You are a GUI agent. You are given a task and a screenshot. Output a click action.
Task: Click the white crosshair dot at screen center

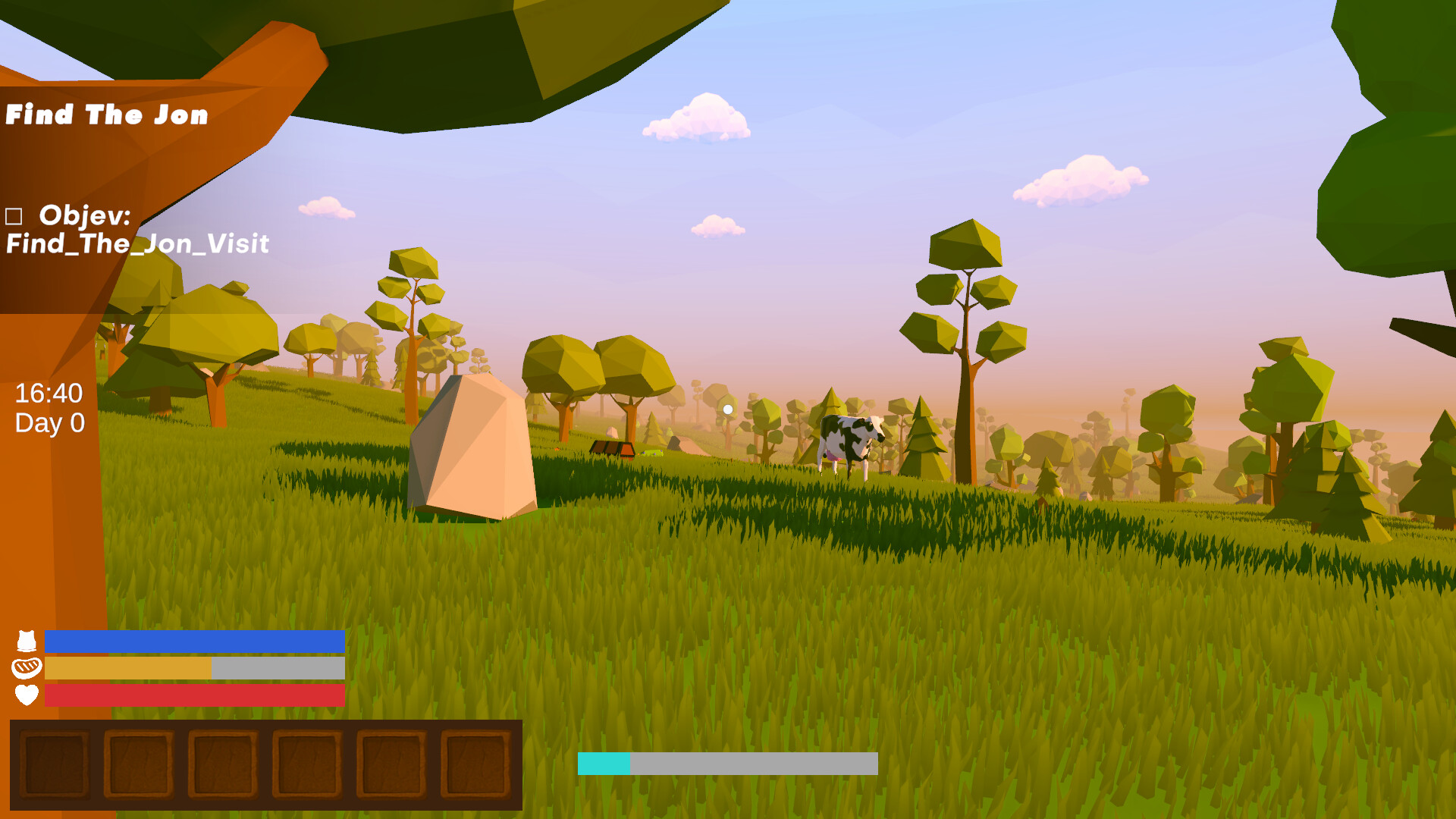[728, 408]
